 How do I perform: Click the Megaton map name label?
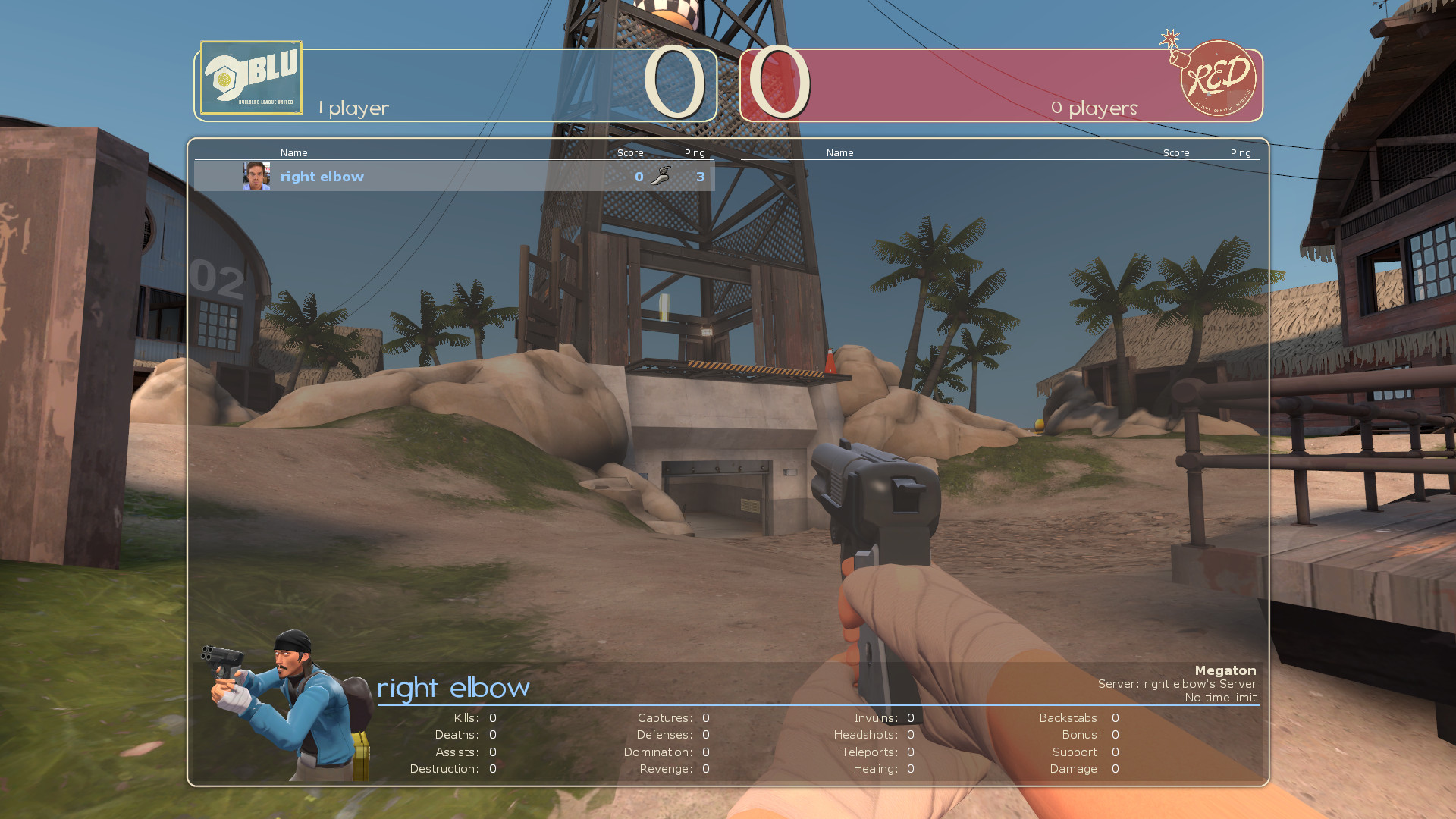tap(1225, 670)
